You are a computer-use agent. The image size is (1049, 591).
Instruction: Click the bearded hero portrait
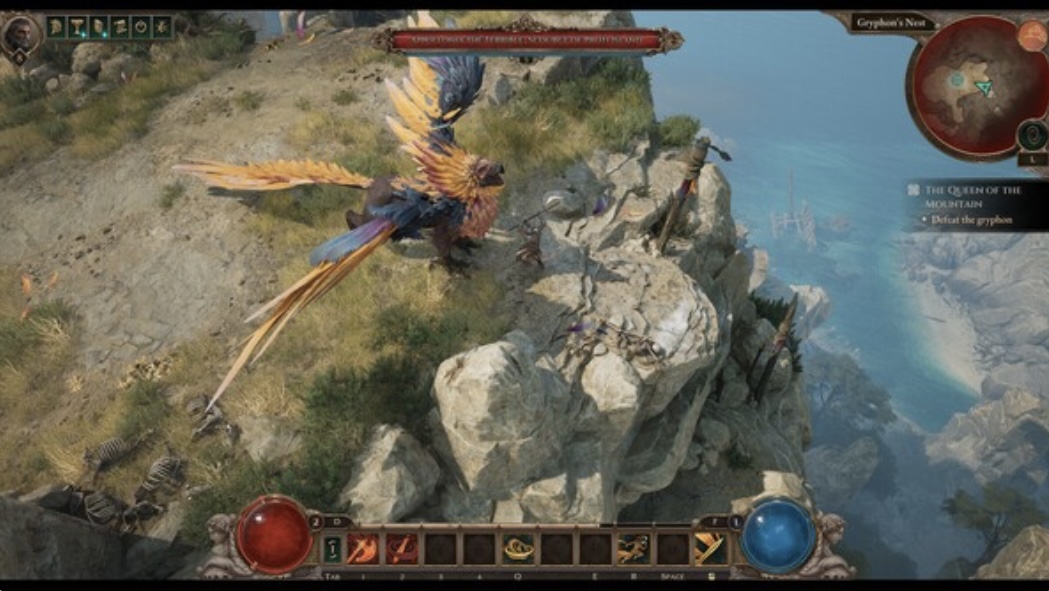pos(22,34)
